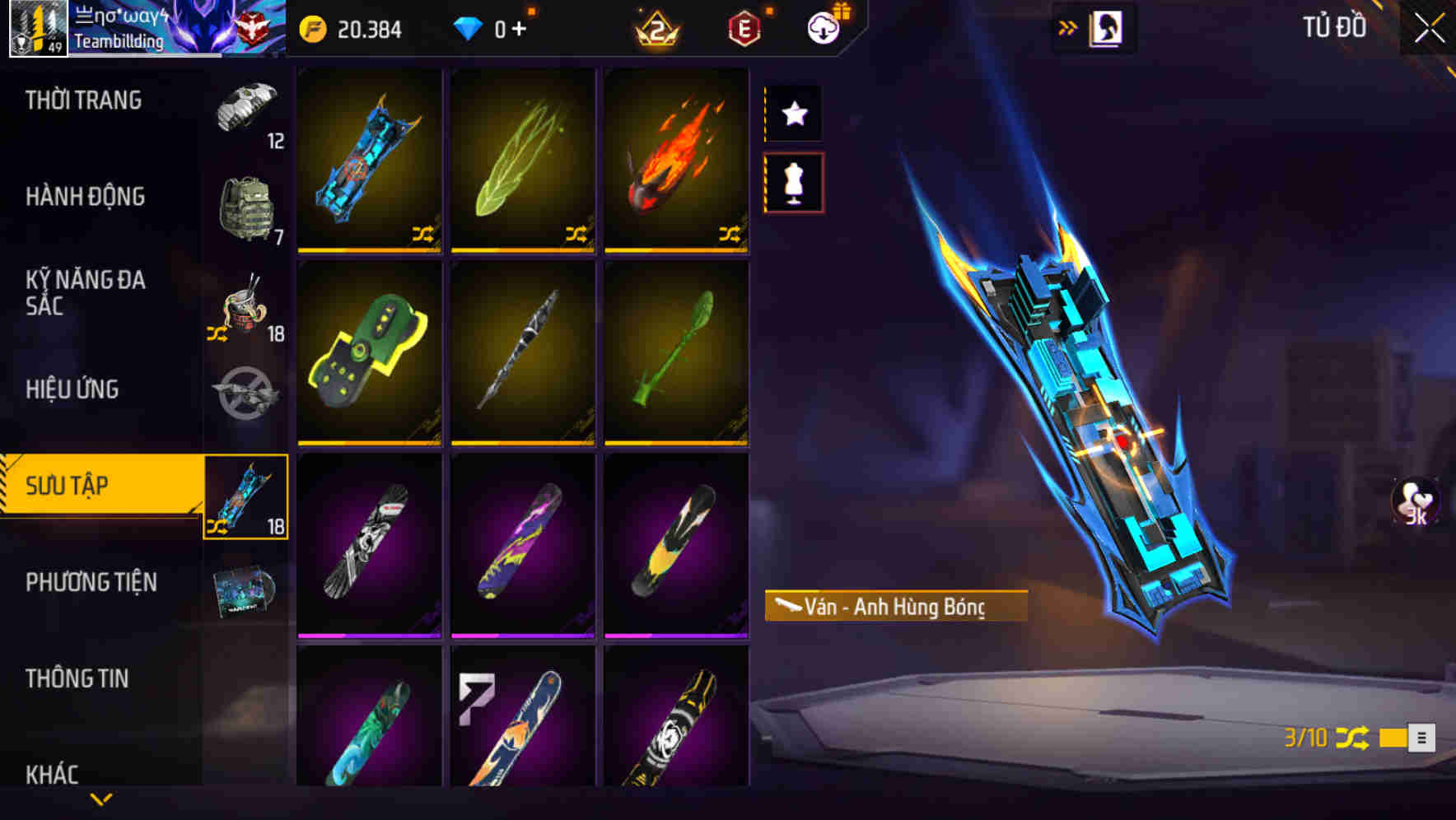
Task: Open the cloud gift download icon
Action: click(824, 26)
